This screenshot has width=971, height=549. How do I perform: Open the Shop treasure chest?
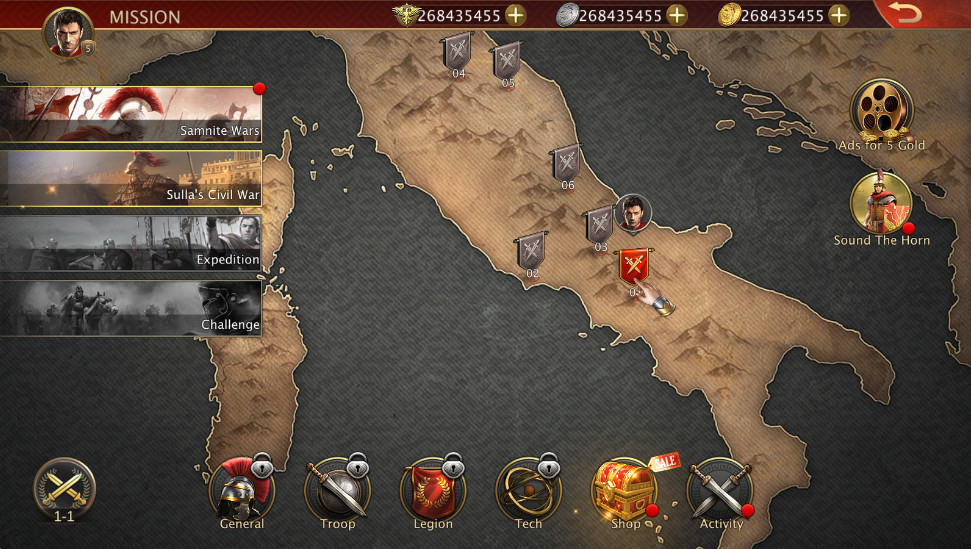624,490
